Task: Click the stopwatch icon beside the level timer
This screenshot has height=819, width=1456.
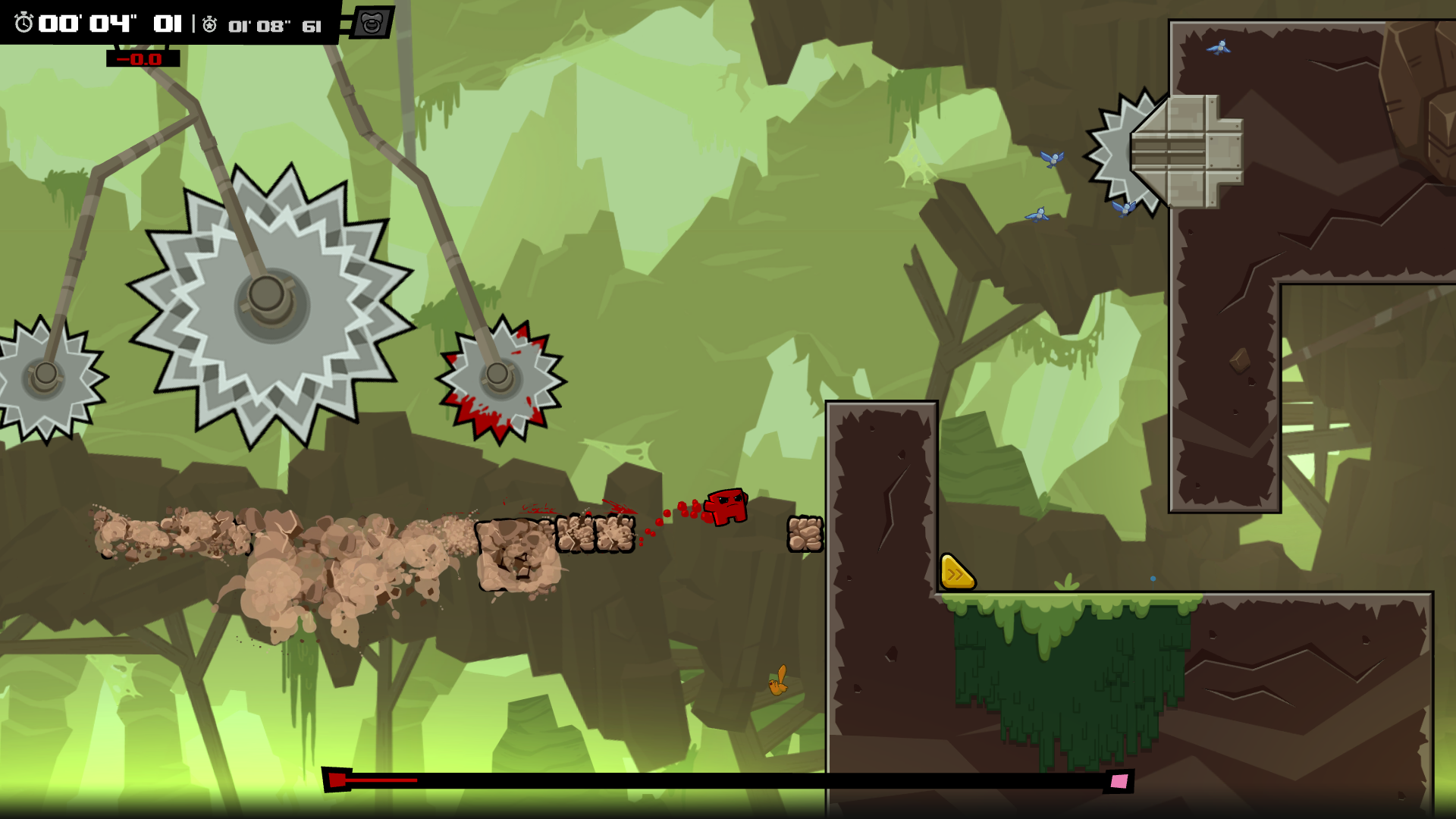Action: (x=24, y=24)
